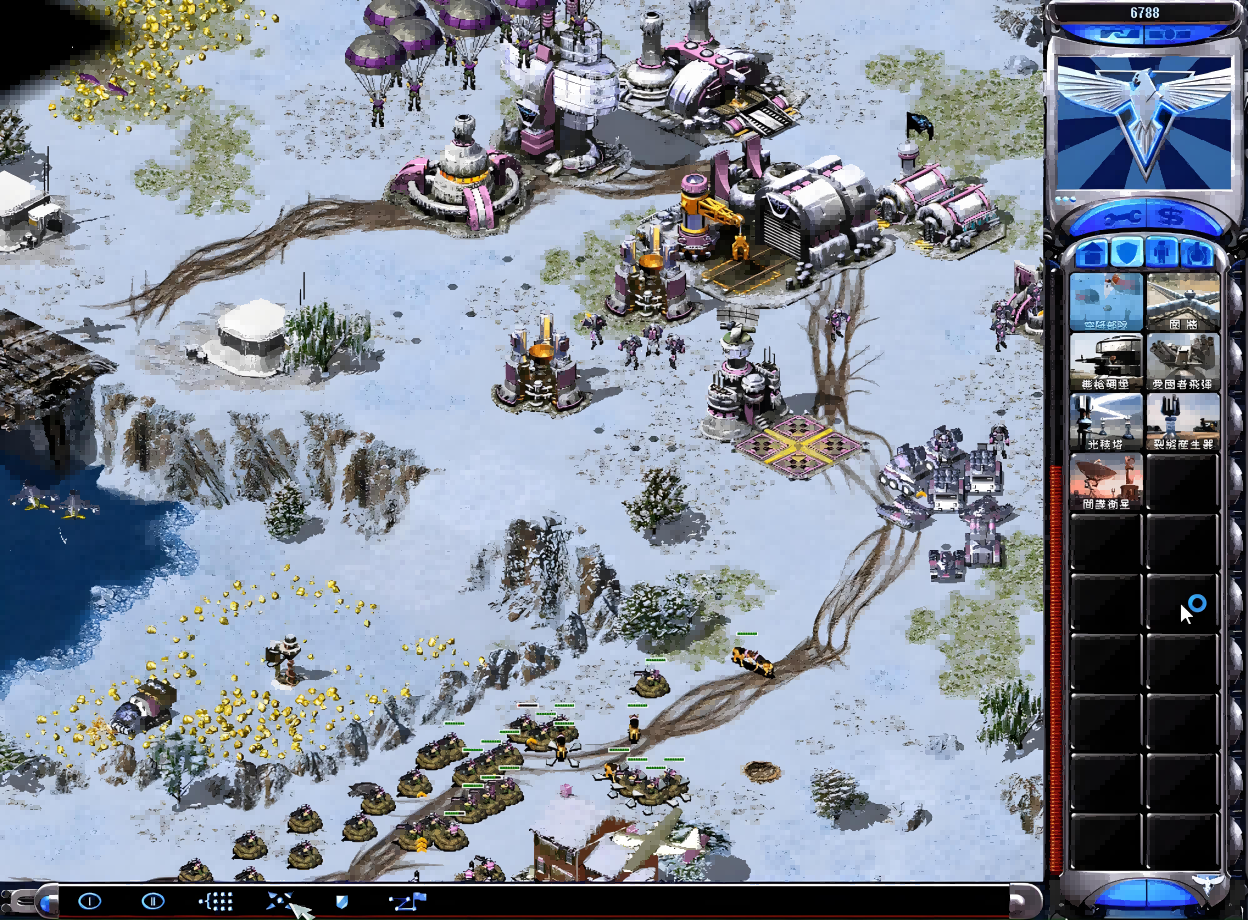The height and width of the screenshot is (920, 1248).
Task: Open the infantry build tab
Action: (1160, 253)
